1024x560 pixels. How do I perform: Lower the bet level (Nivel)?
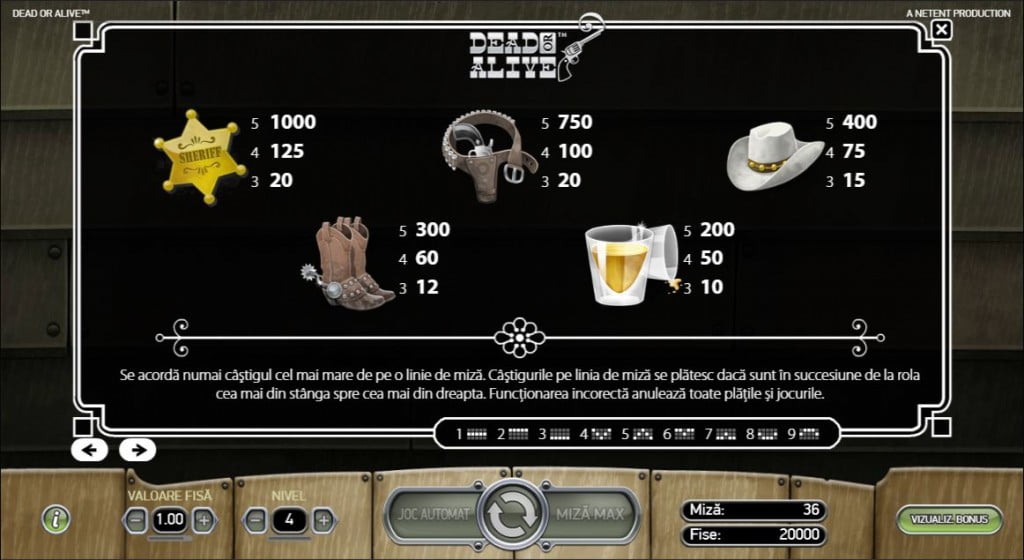point(256,520)
